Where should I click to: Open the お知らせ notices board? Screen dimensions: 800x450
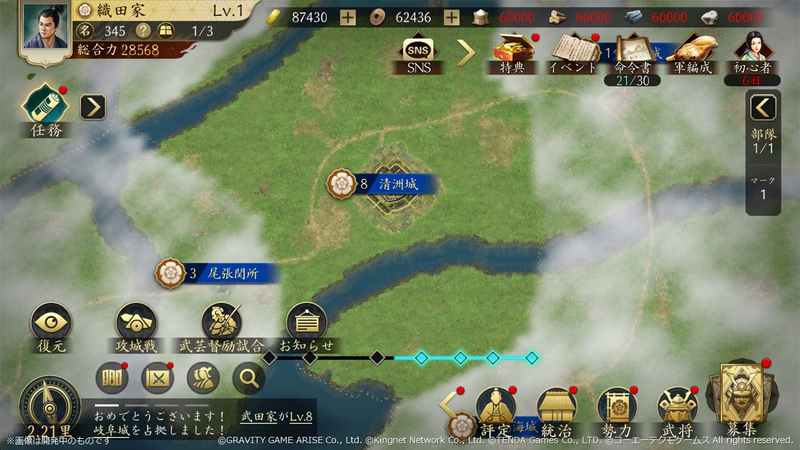click(x=306, y=325)
